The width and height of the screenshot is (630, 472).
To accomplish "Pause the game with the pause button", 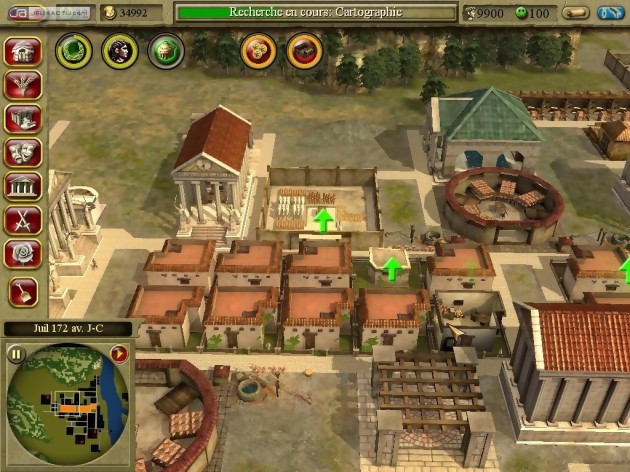I will (16, 353).
